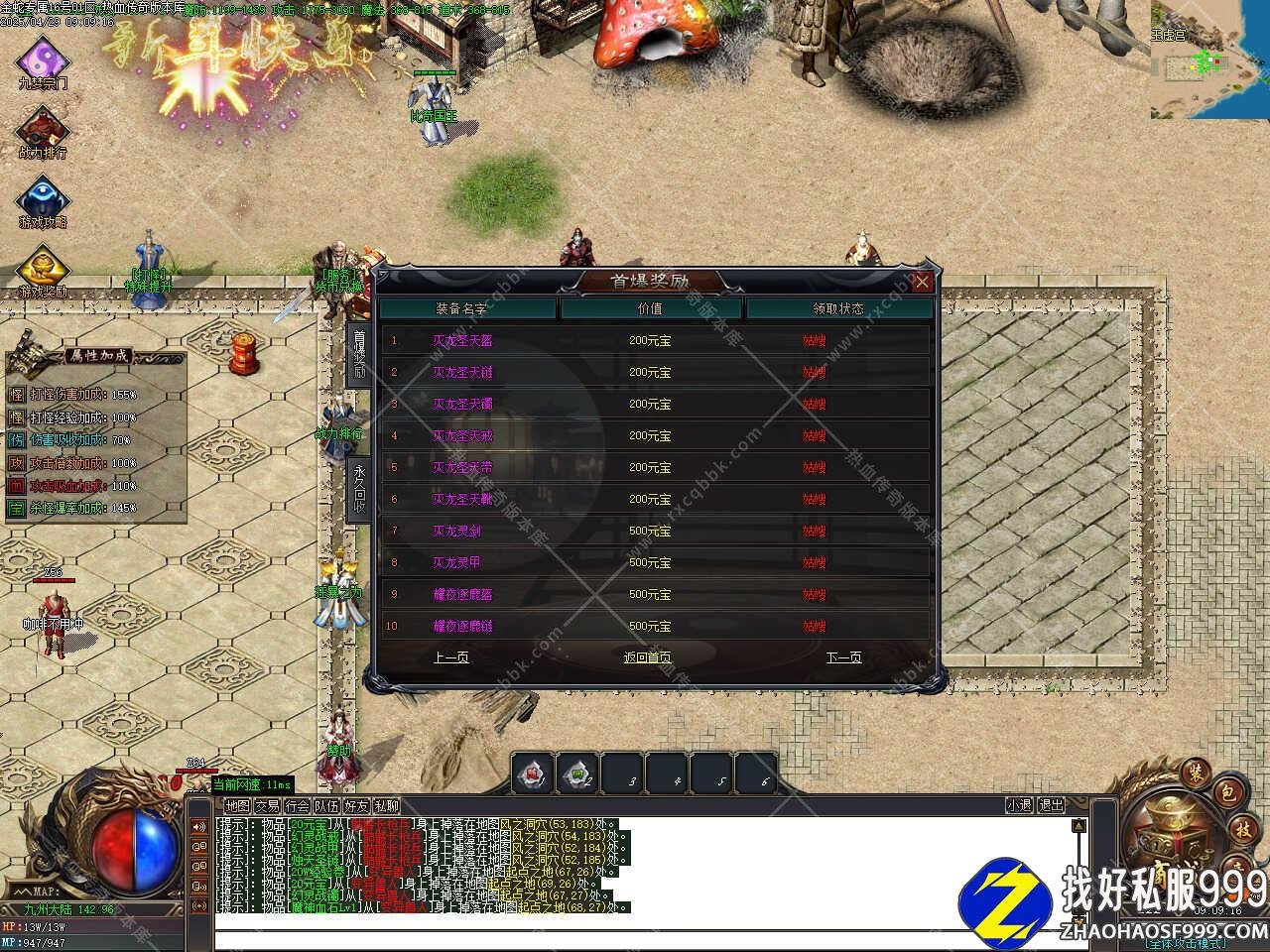Use the red potion in hotbar slot 1
This screenshot has width=1270, height=952.
pos(533,774)
